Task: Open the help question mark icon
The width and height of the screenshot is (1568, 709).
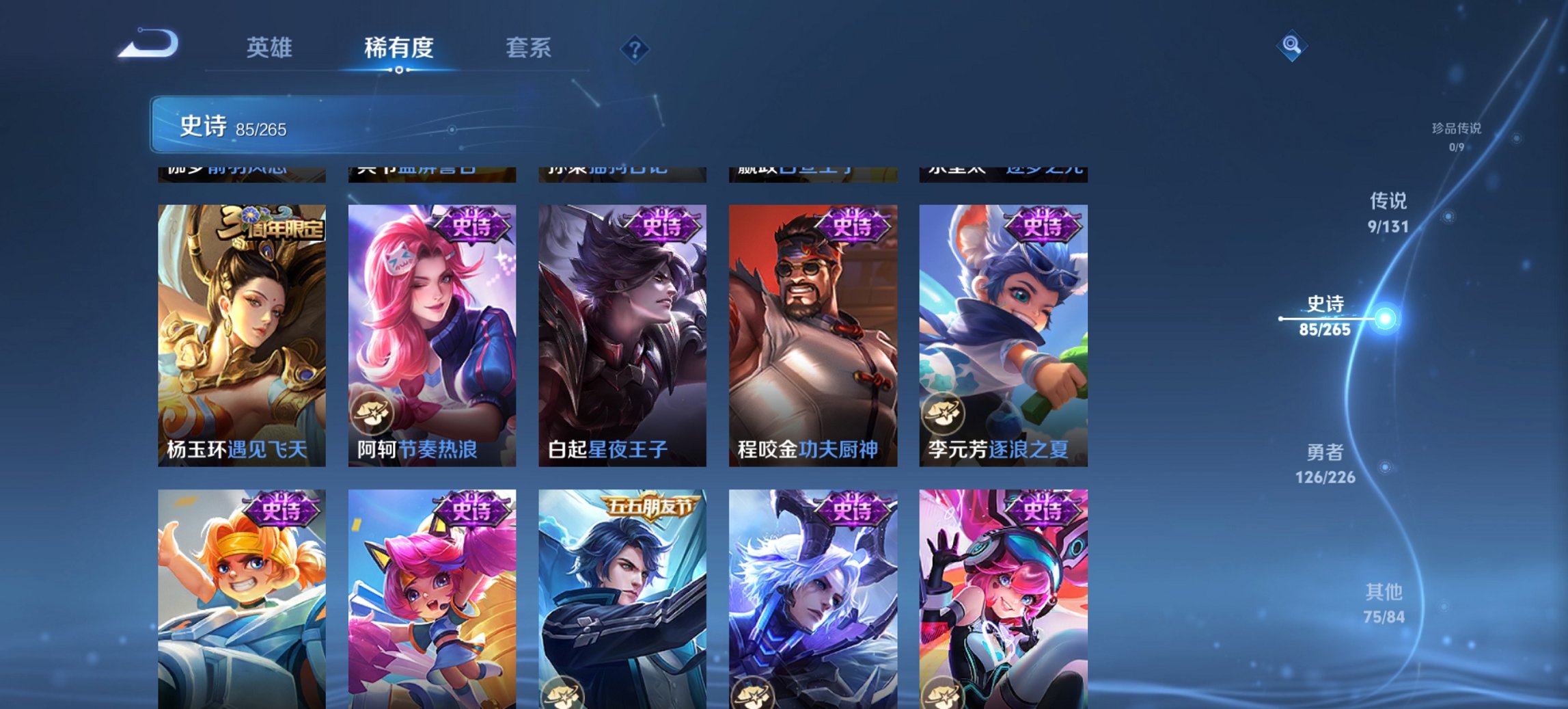Action: [x=635, y=48]
